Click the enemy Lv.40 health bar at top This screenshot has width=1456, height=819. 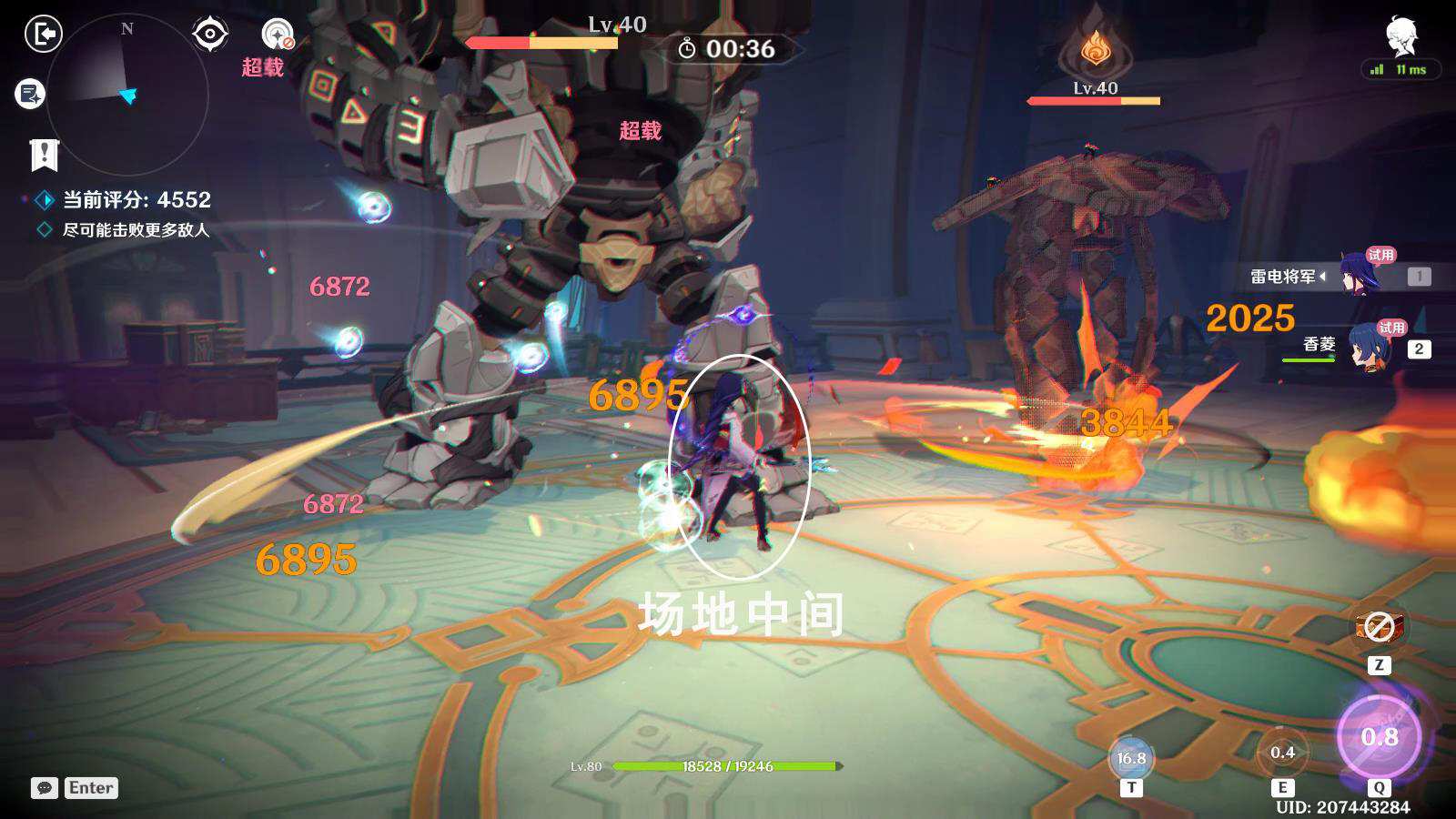(x=541, y=41)
